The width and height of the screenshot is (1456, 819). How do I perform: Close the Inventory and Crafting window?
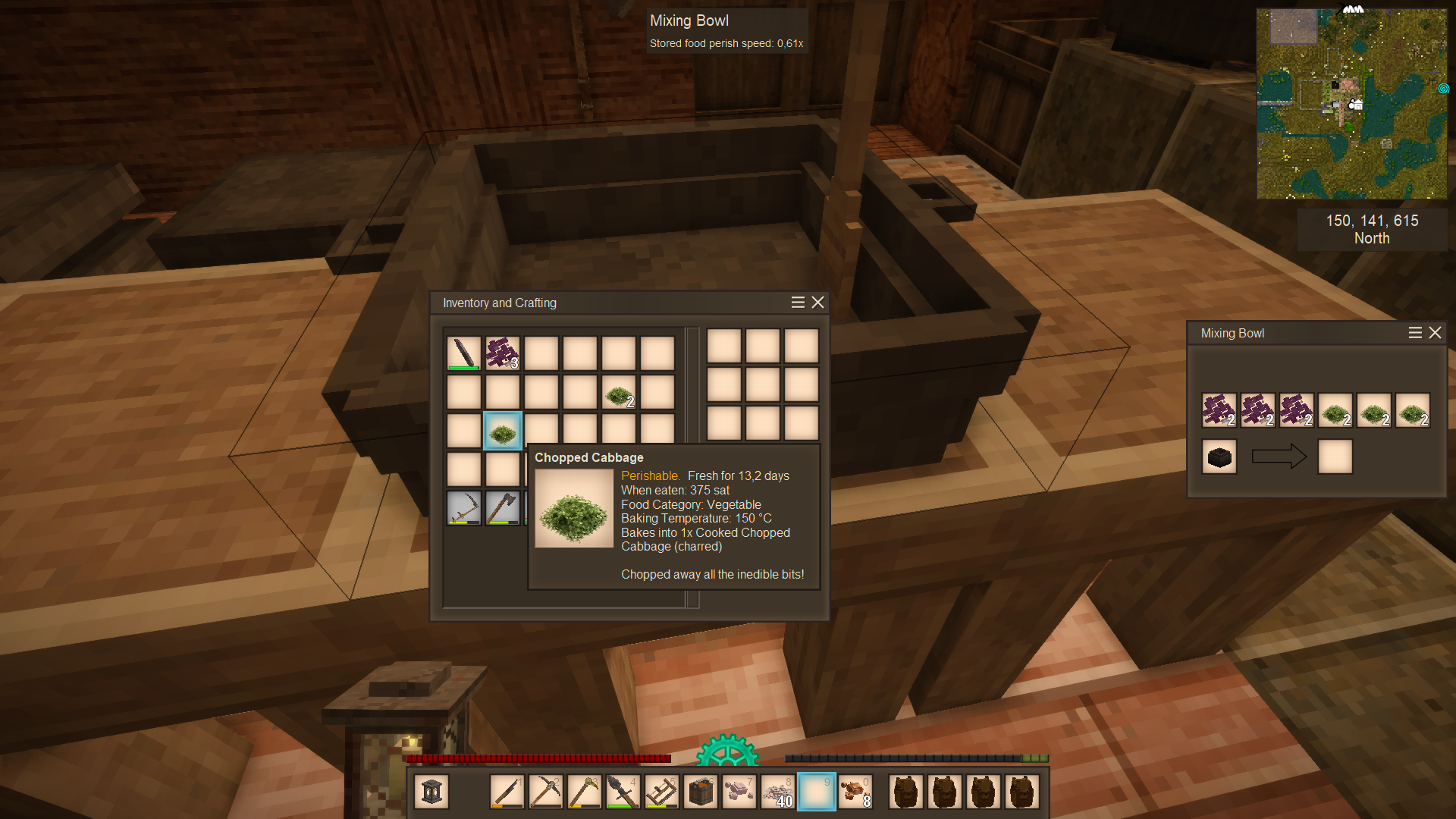click(x=817, y=303)
